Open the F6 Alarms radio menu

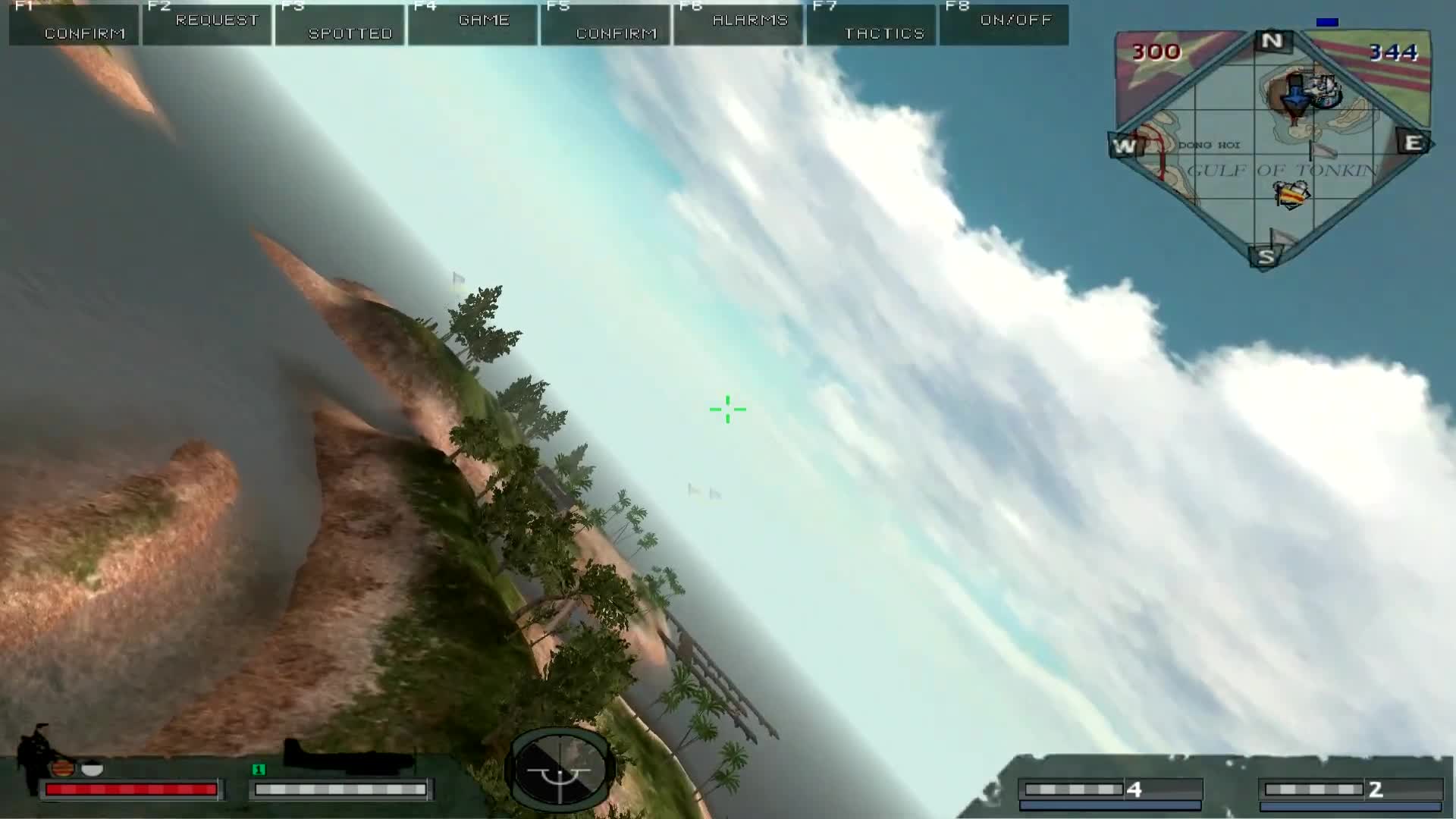739,24
